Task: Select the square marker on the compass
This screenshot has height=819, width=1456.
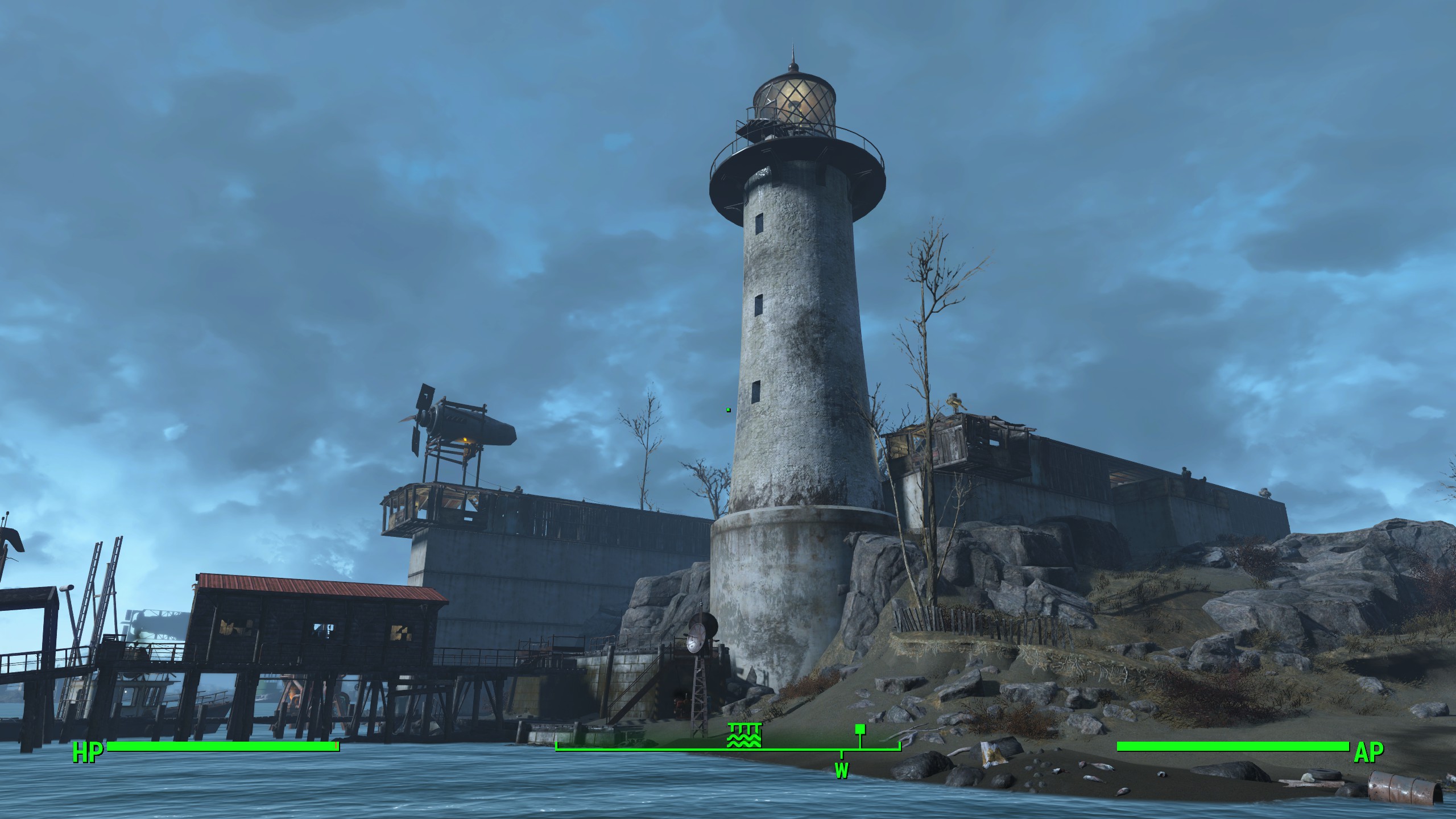Action: click(860, 729)
